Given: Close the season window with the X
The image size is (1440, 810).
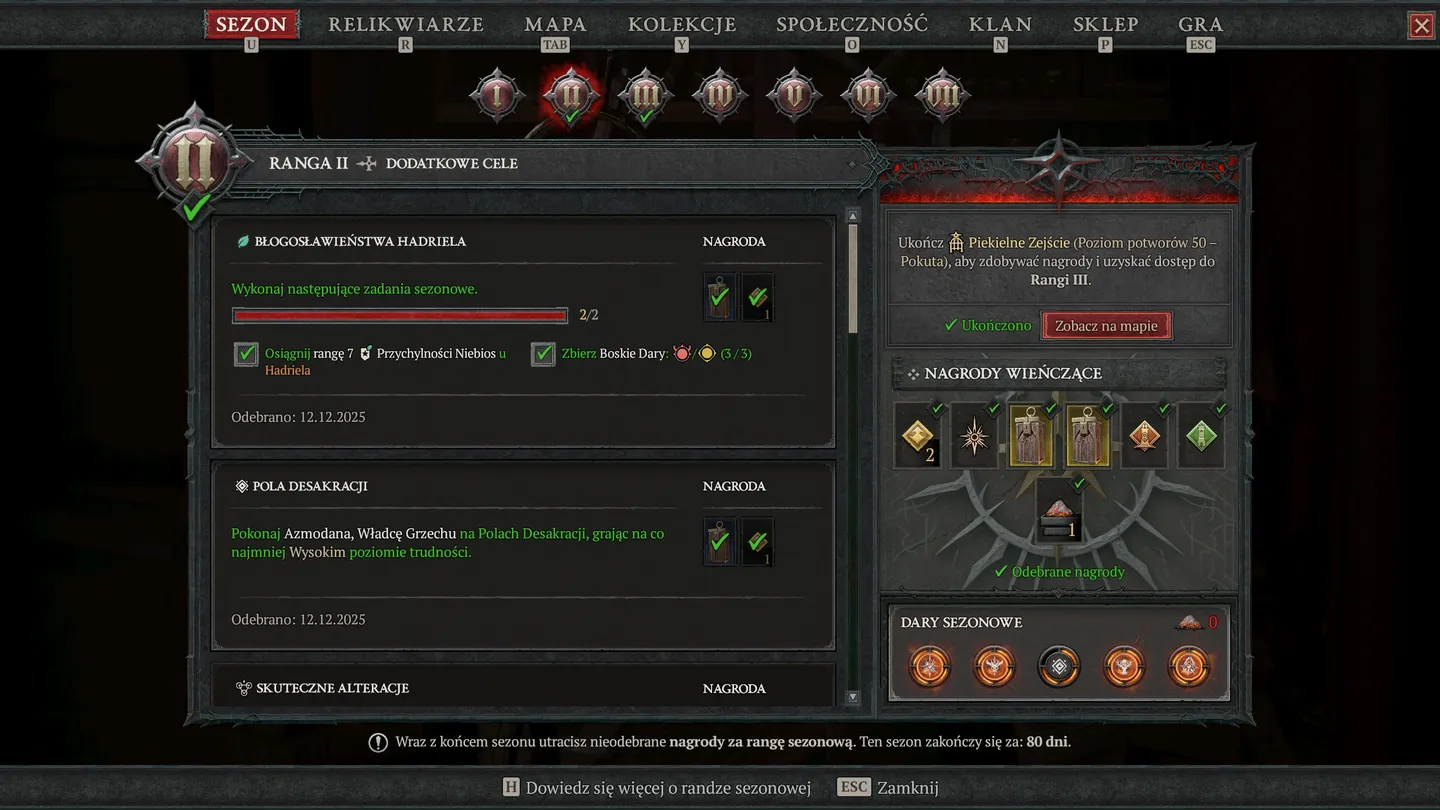Looking at the screenshot, I should tap(1421, 26).
